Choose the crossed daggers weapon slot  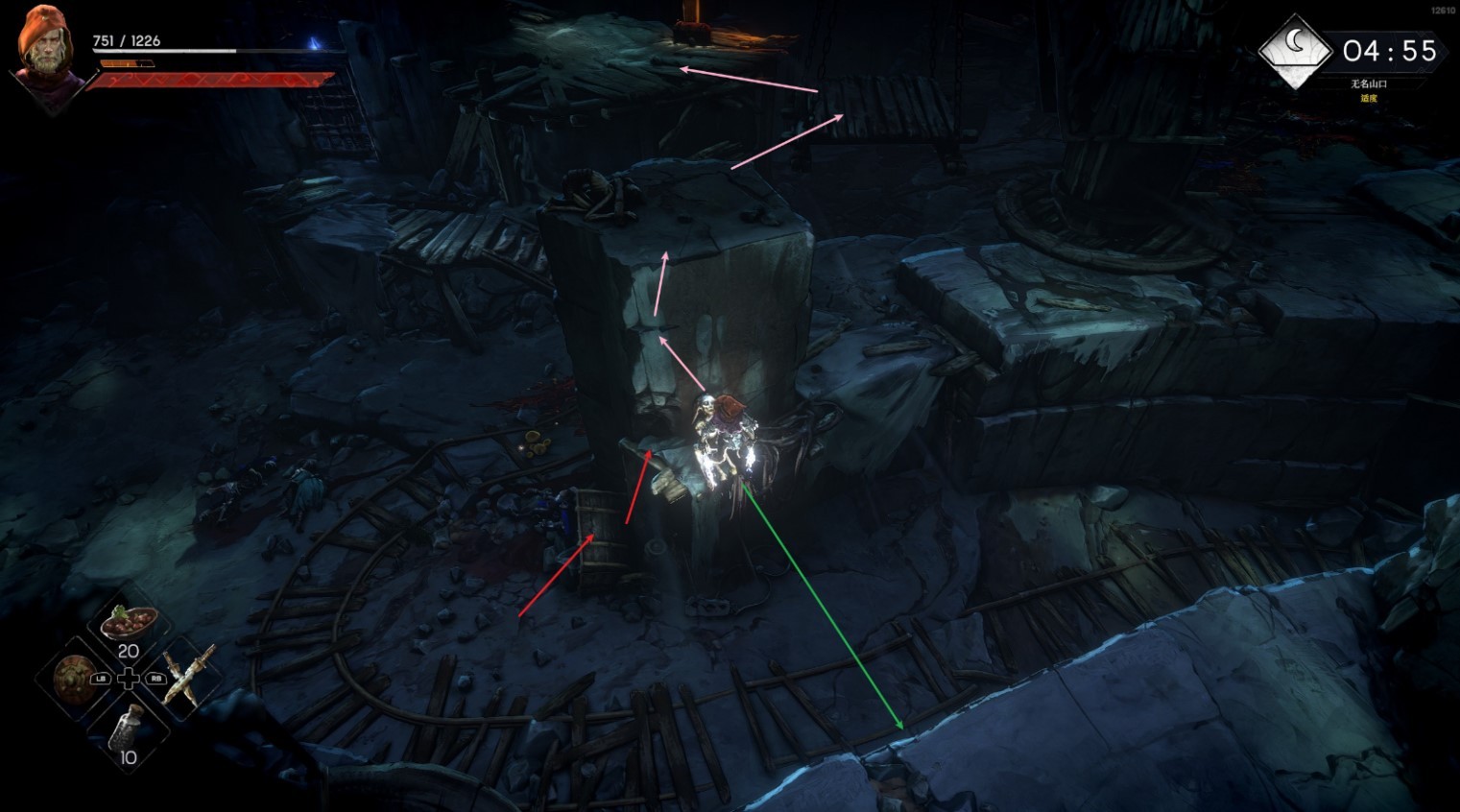point(185,677)
